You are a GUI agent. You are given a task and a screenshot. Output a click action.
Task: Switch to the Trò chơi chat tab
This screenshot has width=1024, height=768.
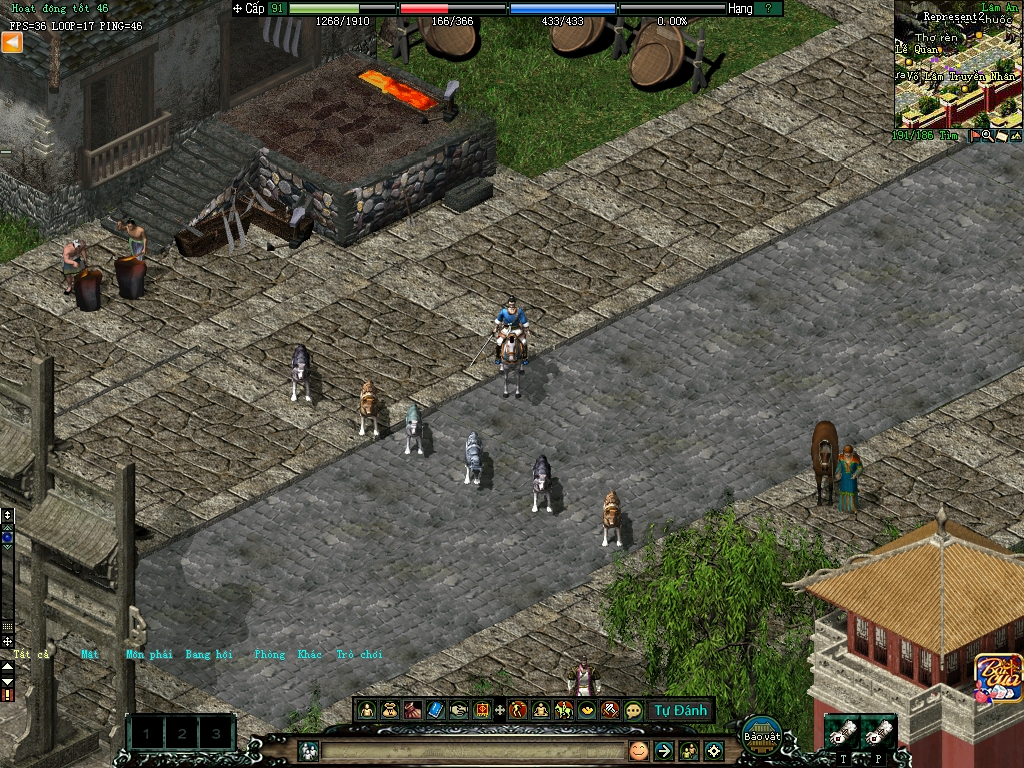point(359,654)
